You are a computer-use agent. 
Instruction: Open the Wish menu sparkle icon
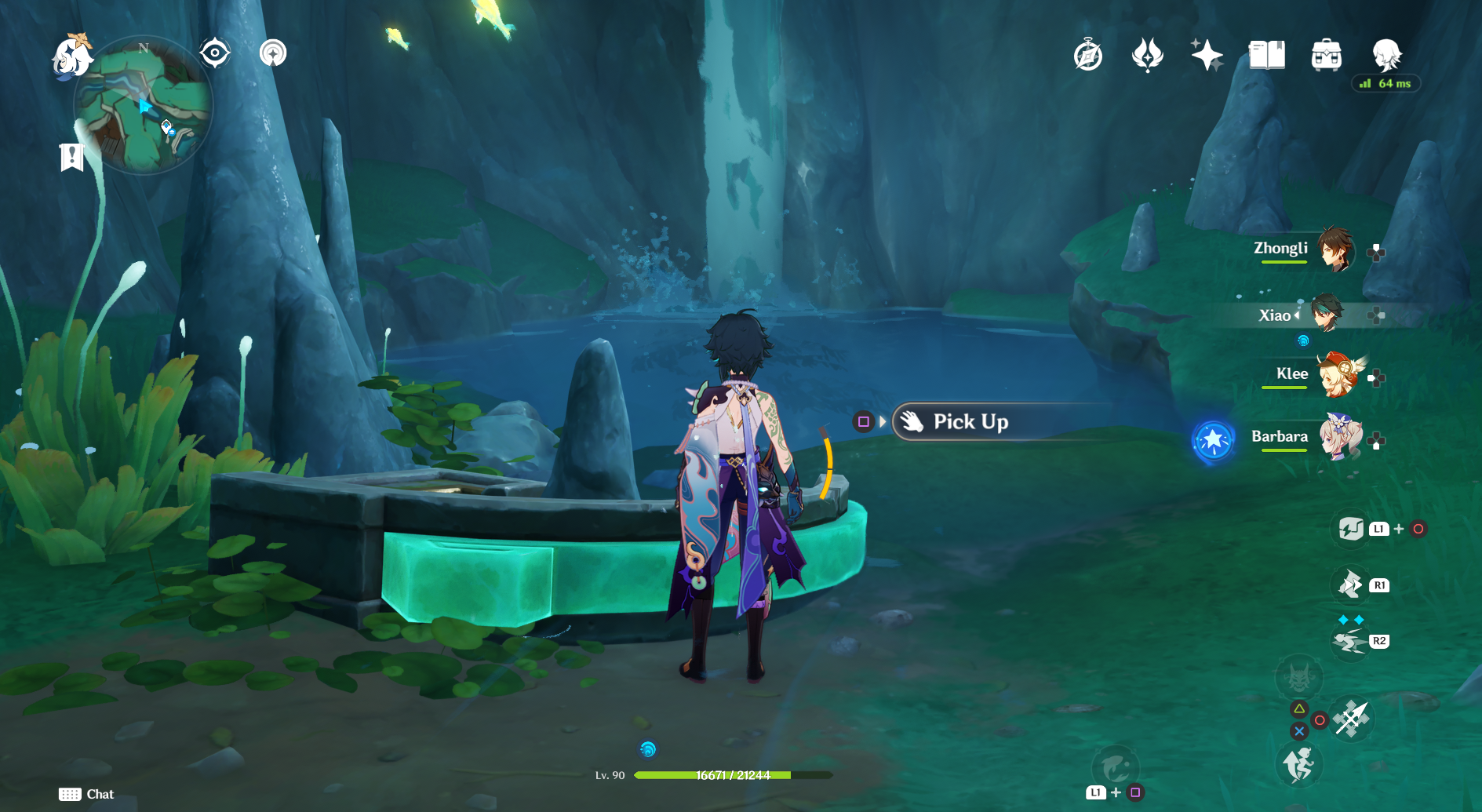coord(1208,55)
